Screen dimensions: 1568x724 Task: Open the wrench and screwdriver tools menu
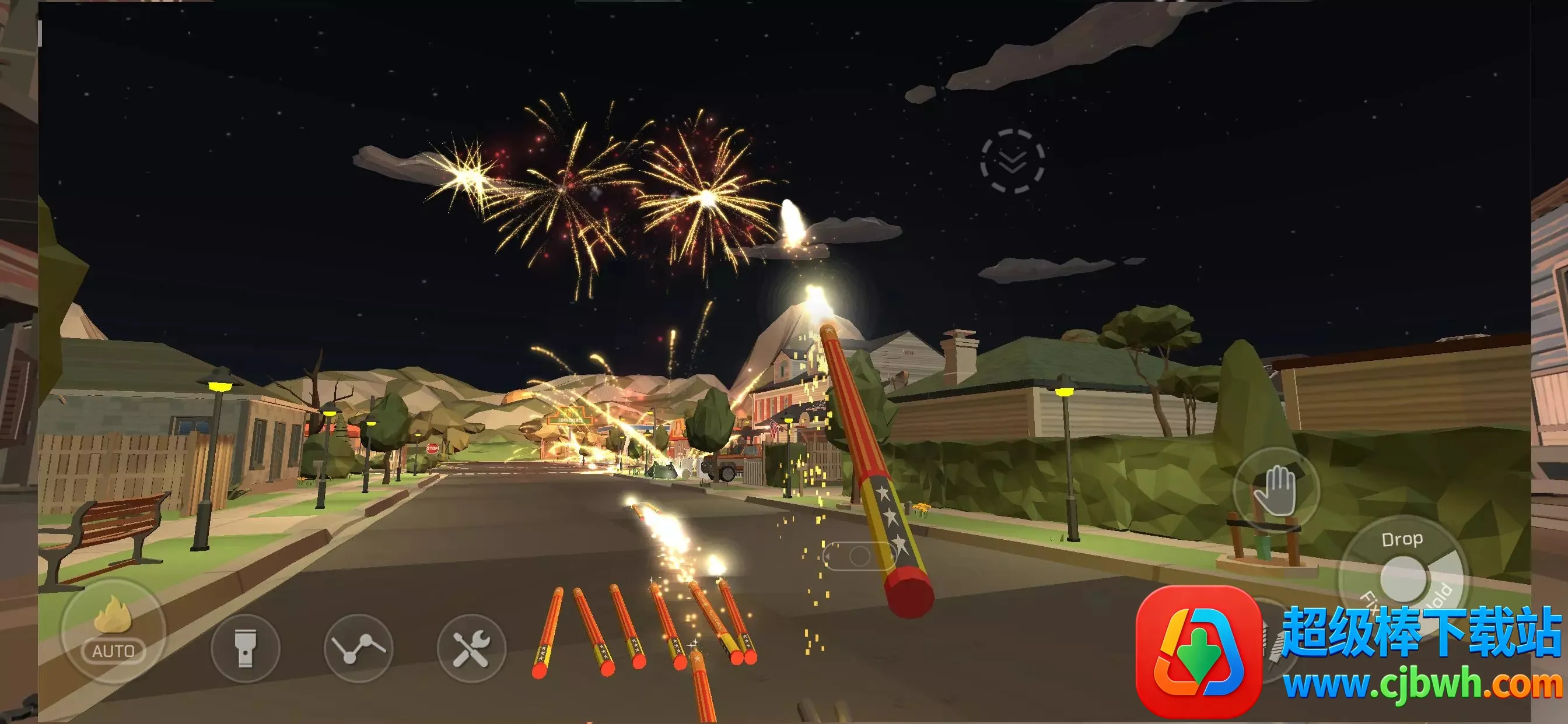pos(471,648)
